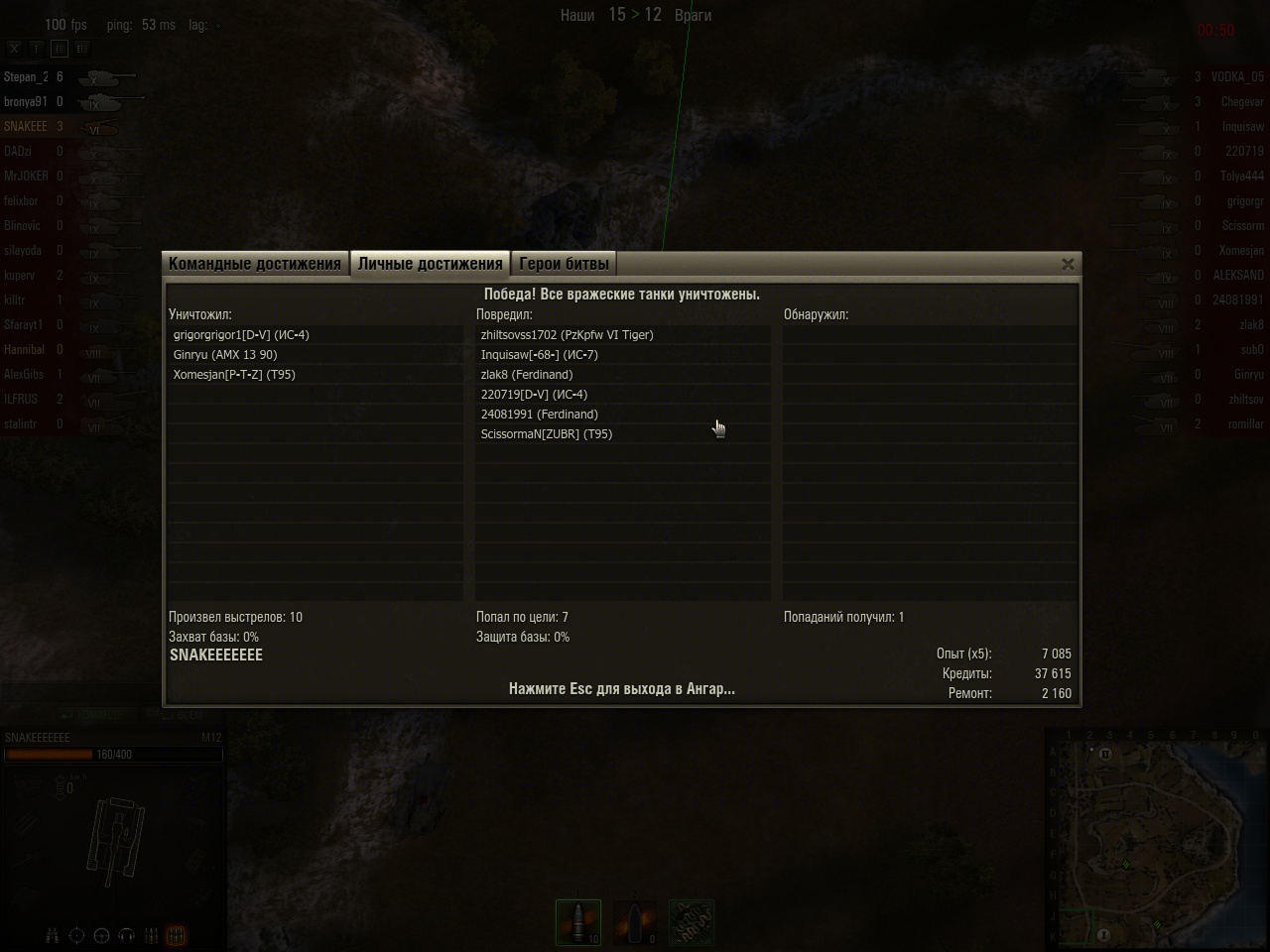
Task: Select the Личные достижения tab
Action: click(430, 264)
